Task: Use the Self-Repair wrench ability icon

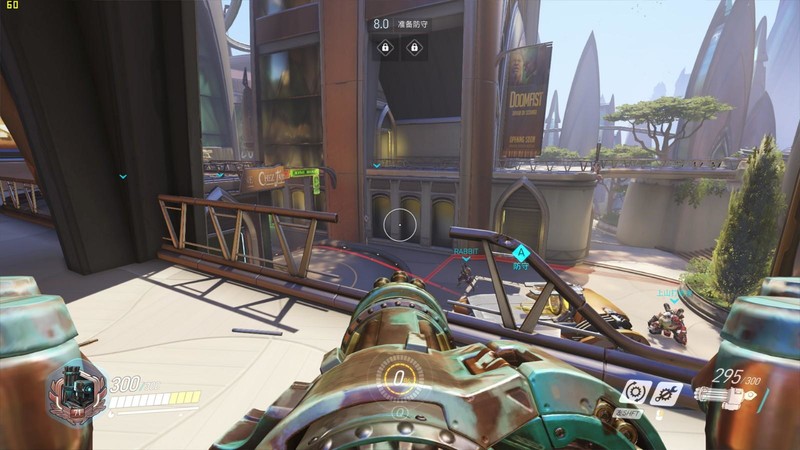Action: pos(666,393)
